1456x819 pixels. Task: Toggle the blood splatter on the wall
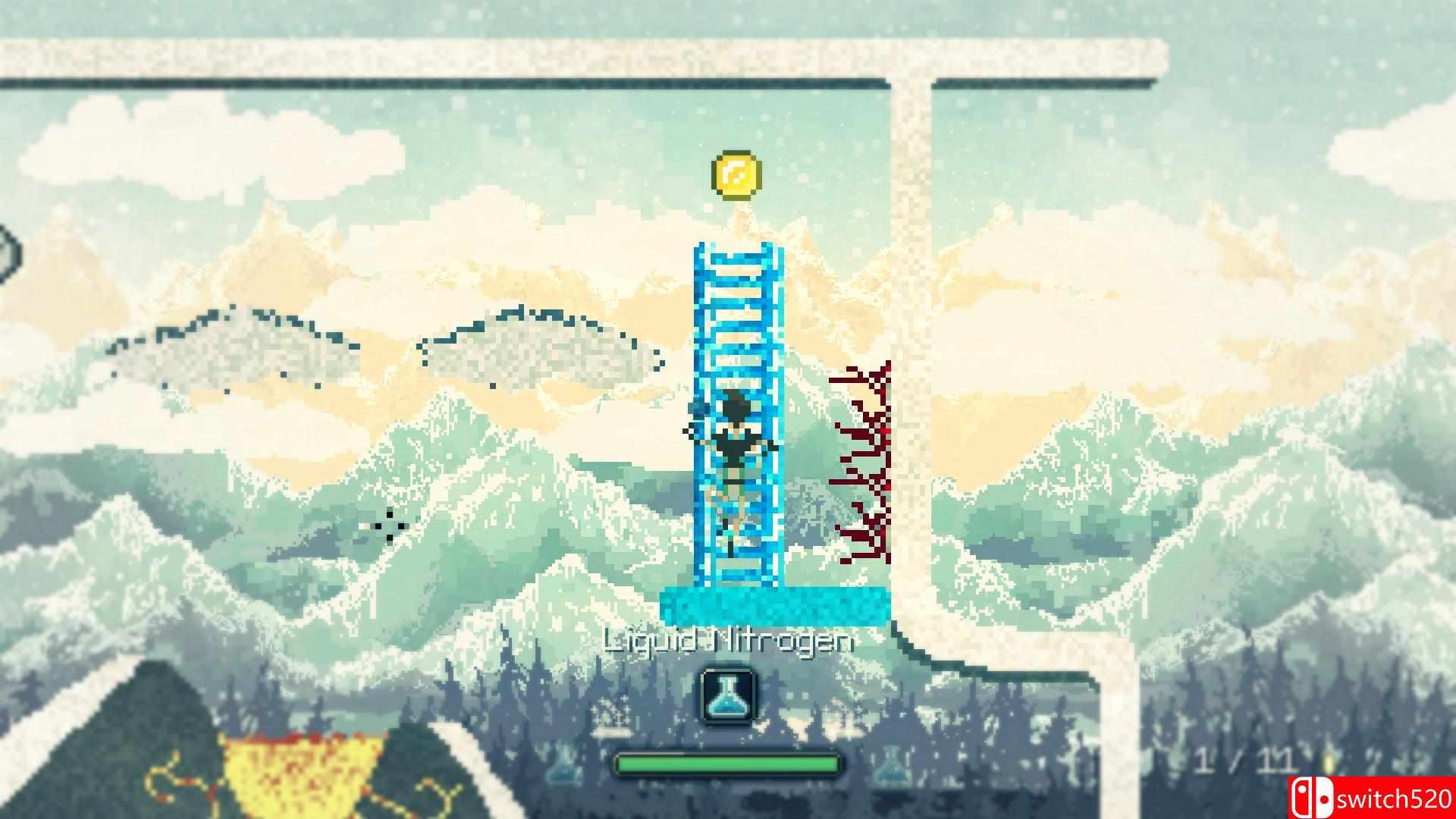864,463
